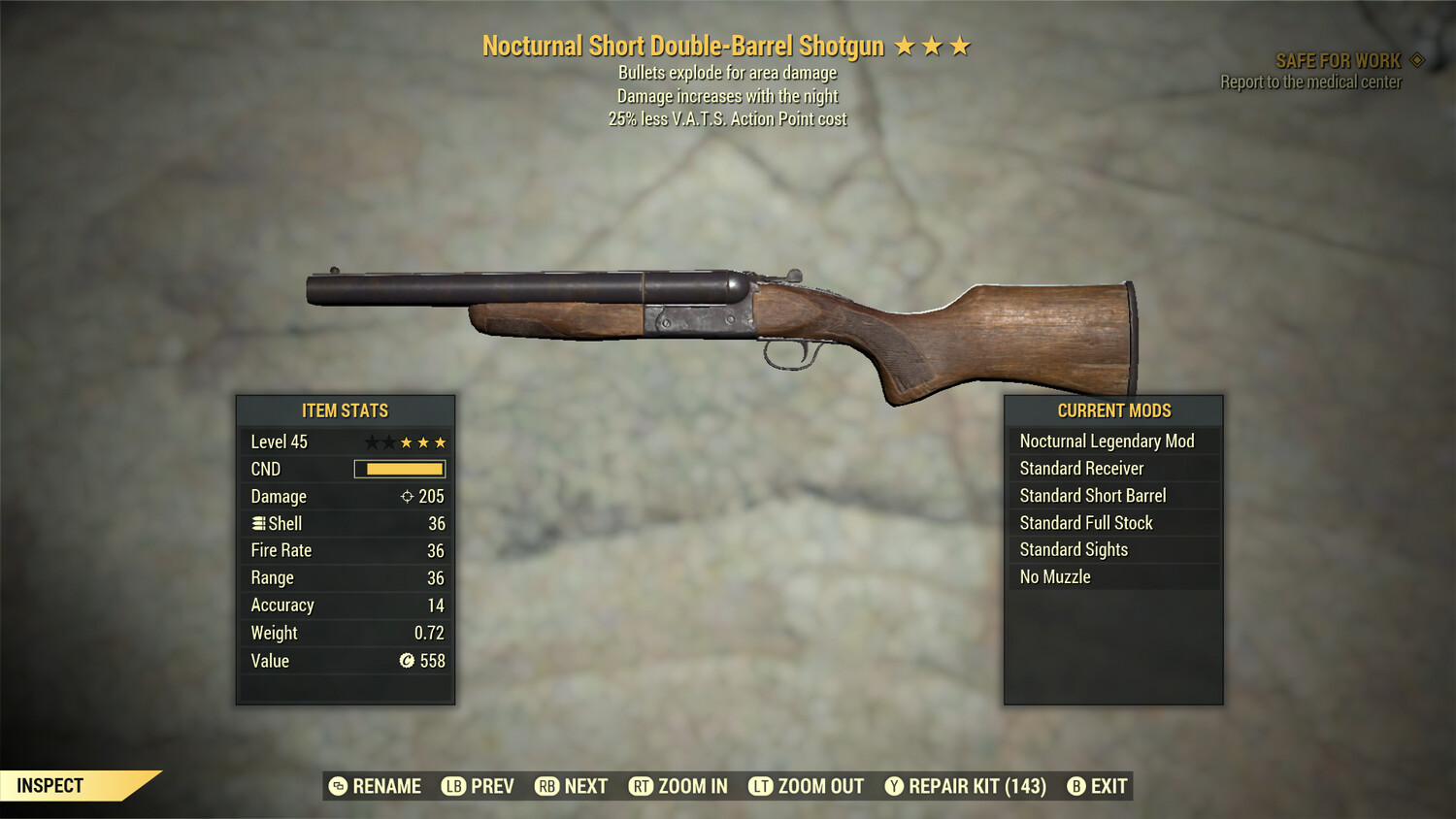Select the Shell ammo icon in Item Stats
Screen dimensions: 1456x819
coord(257,523)
